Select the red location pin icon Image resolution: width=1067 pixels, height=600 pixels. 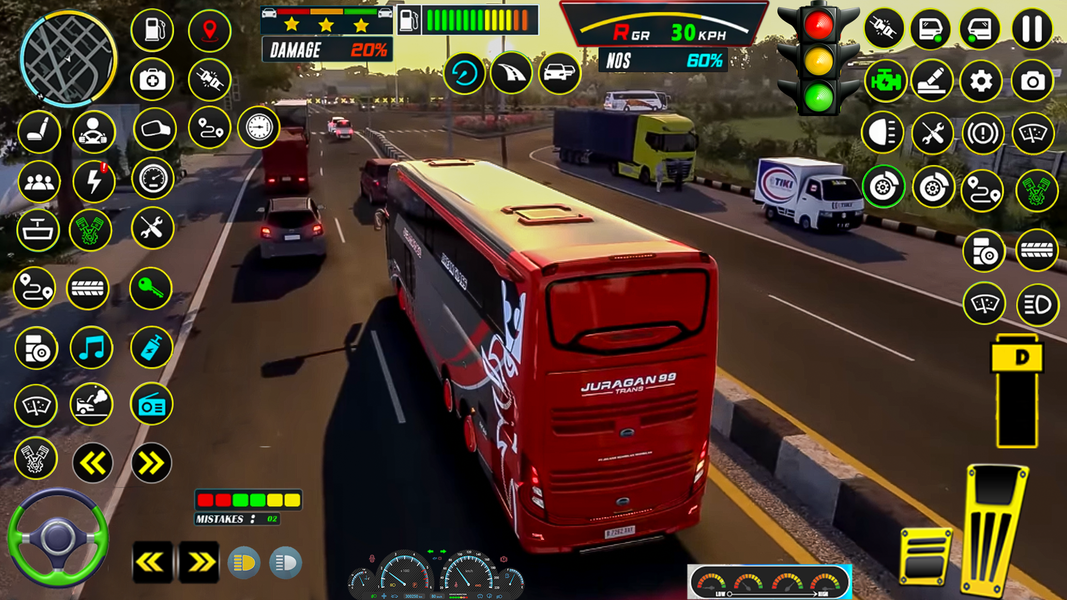210,30
